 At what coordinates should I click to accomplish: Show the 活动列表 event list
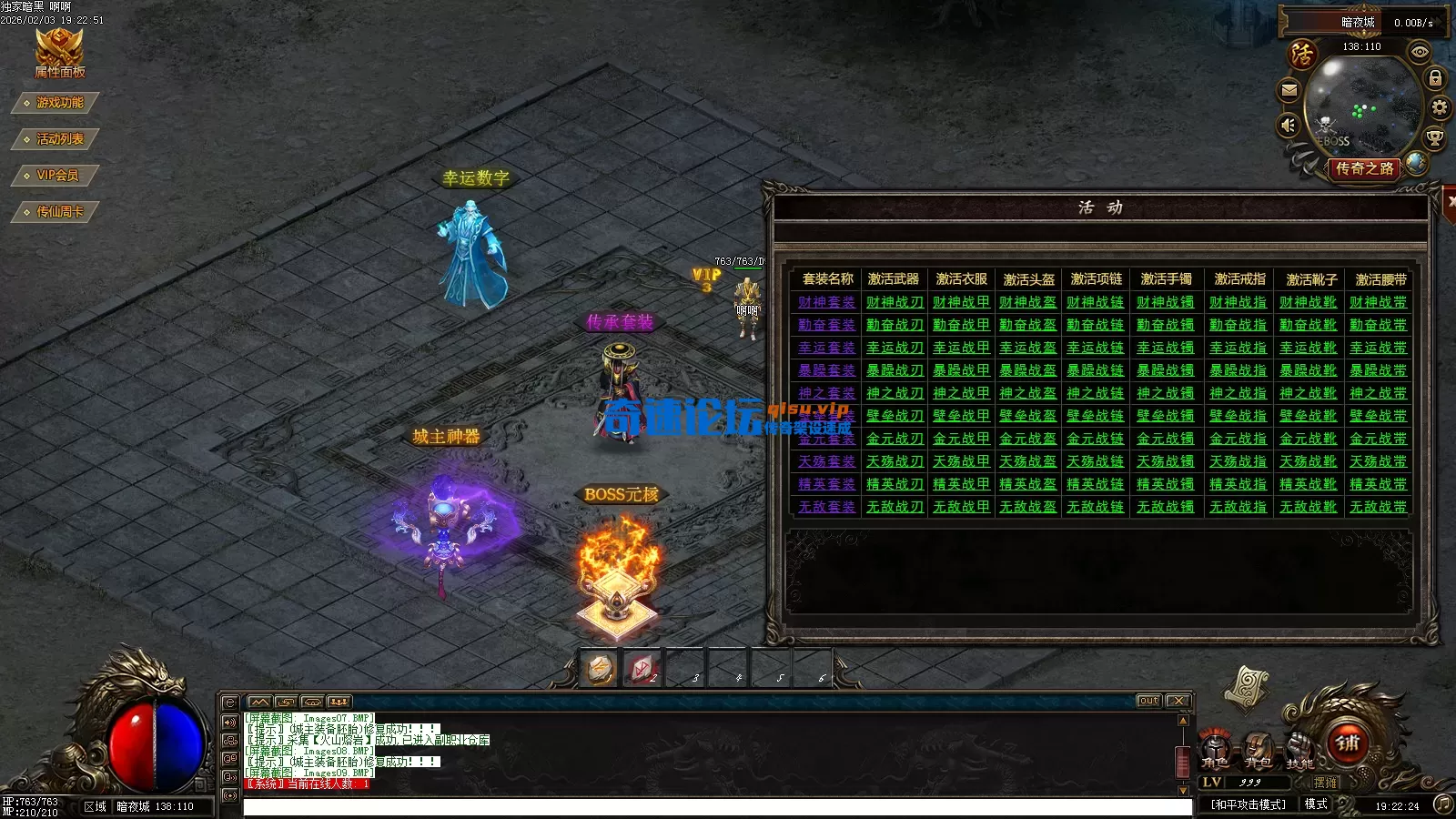[58, 139]
